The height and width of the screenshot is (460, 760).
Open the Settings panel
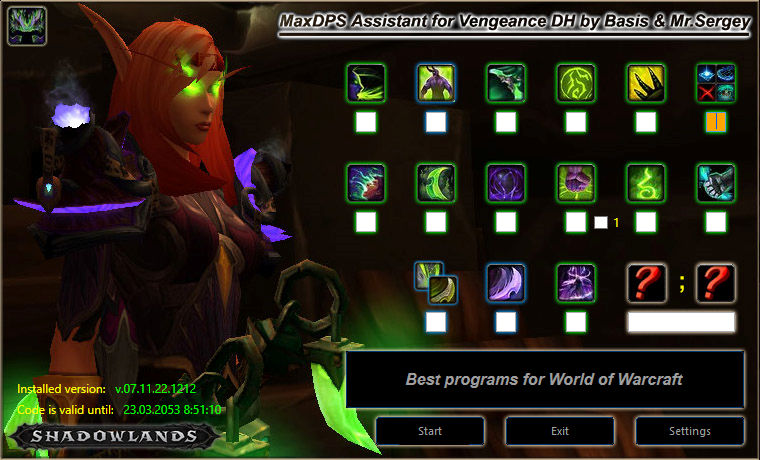click(690, 431)
